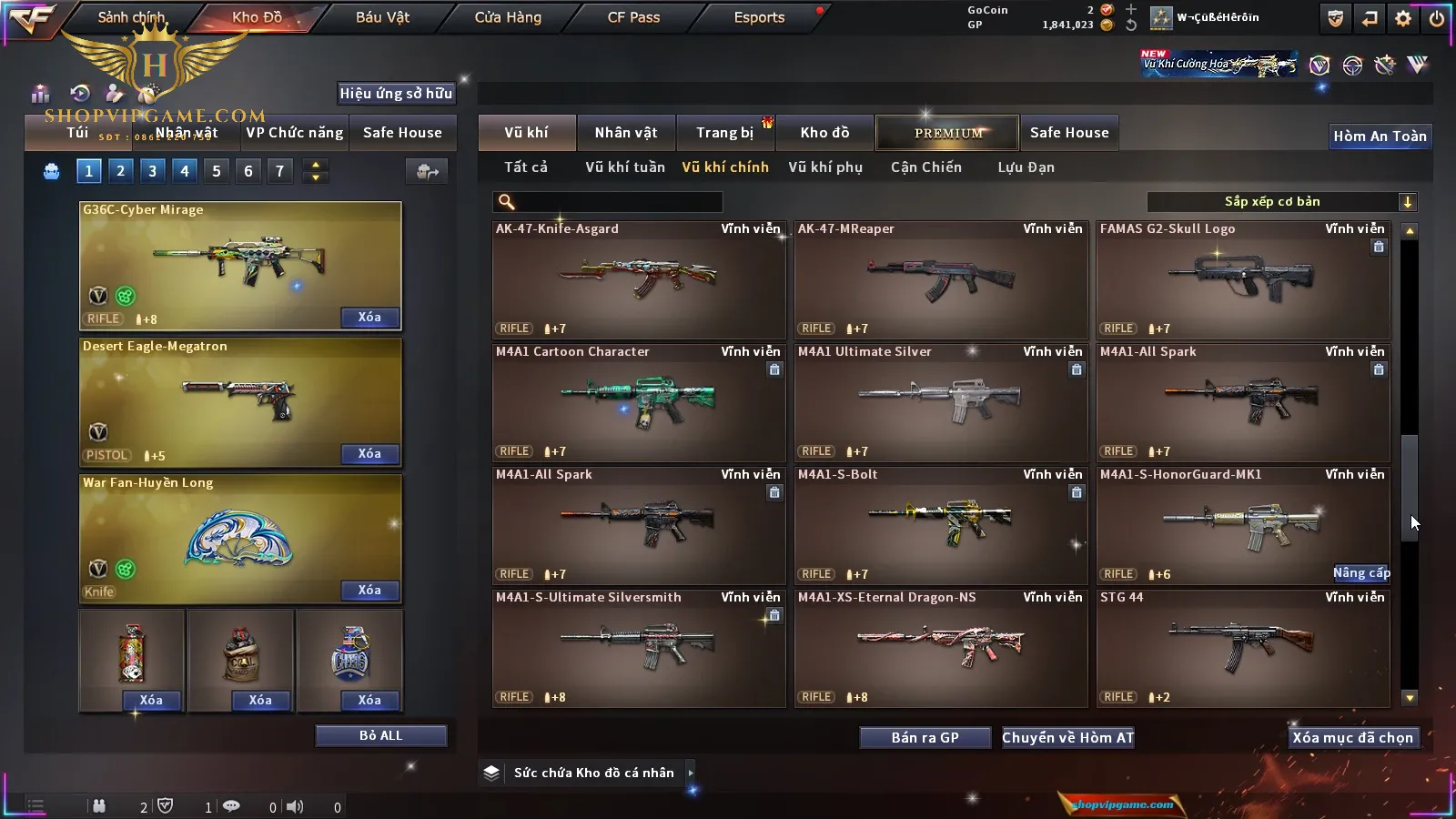Screen dimensions: 1456x819
Task: Switch to the Nhân vật inventory tab
Action: 625,133
